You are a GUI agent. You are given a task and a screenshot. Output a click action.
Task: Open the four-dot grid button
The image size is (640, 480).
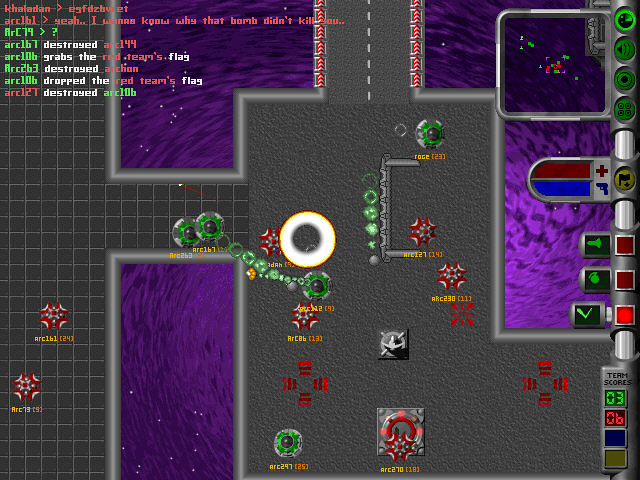[625, 108]
